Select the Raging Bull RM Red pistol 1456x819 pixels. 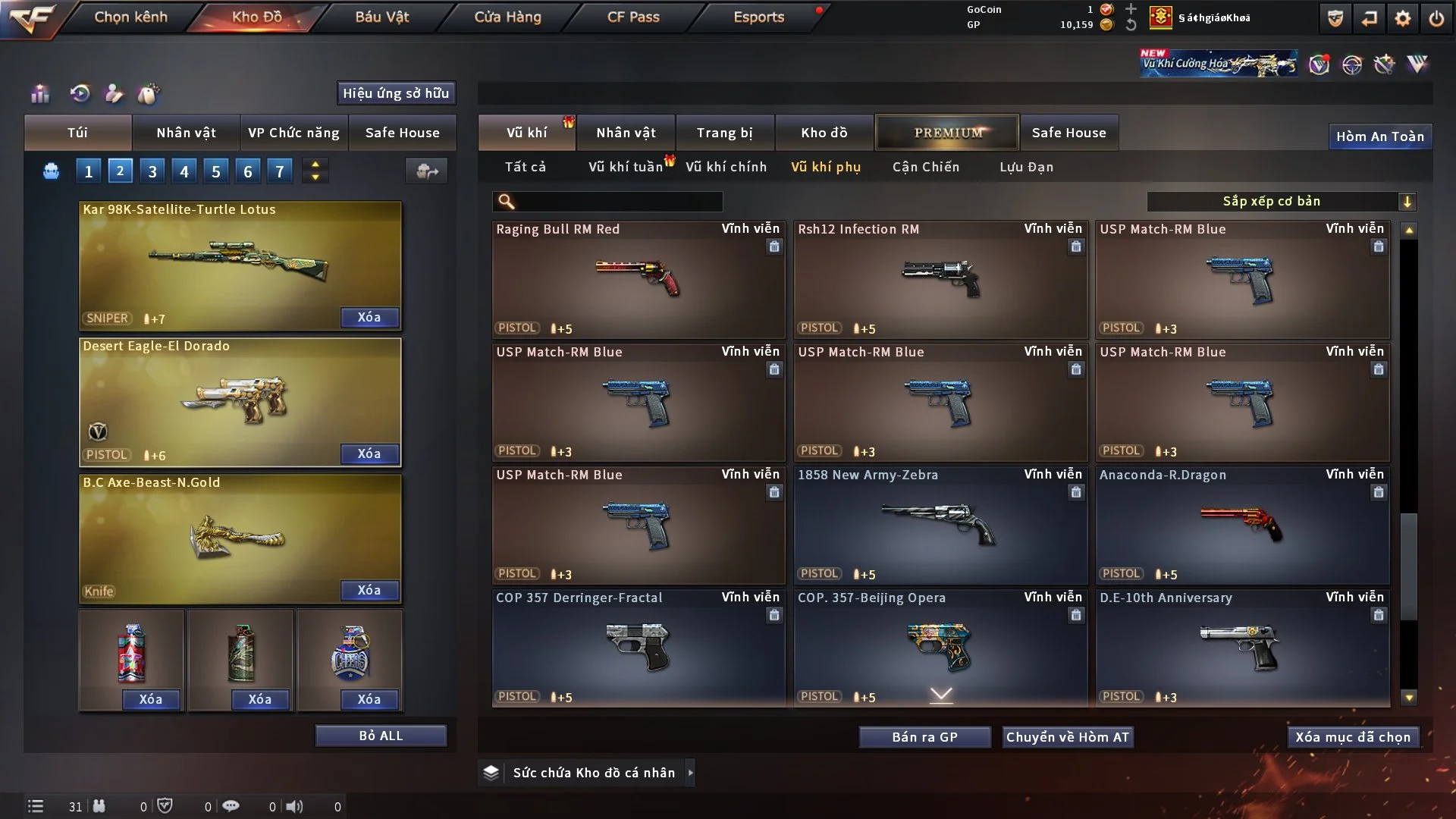click(x=638, y=279)
